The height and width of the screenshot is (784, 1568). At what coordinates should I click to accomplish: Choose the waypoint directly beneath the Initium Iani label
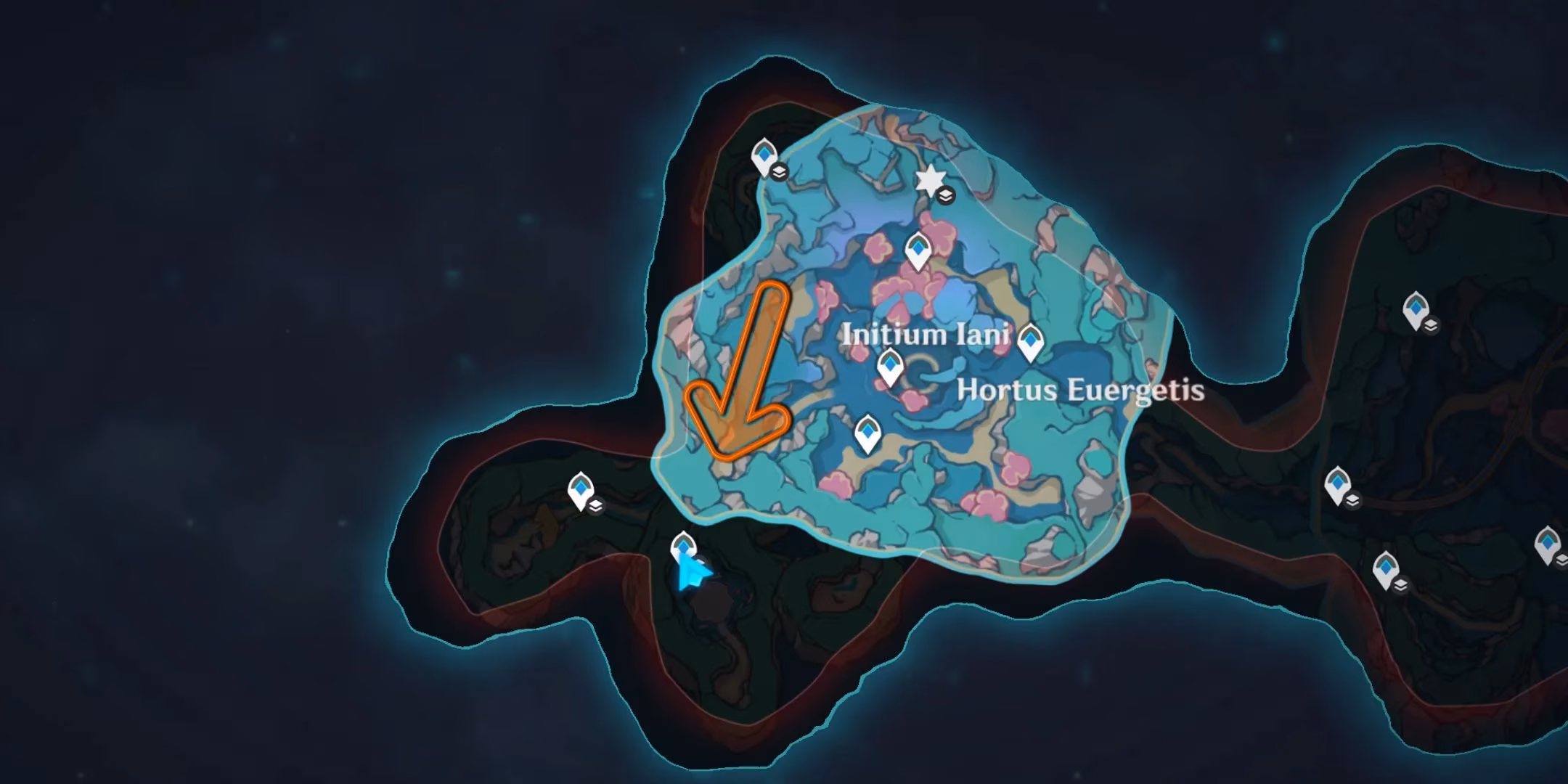(x=889, y=367)
